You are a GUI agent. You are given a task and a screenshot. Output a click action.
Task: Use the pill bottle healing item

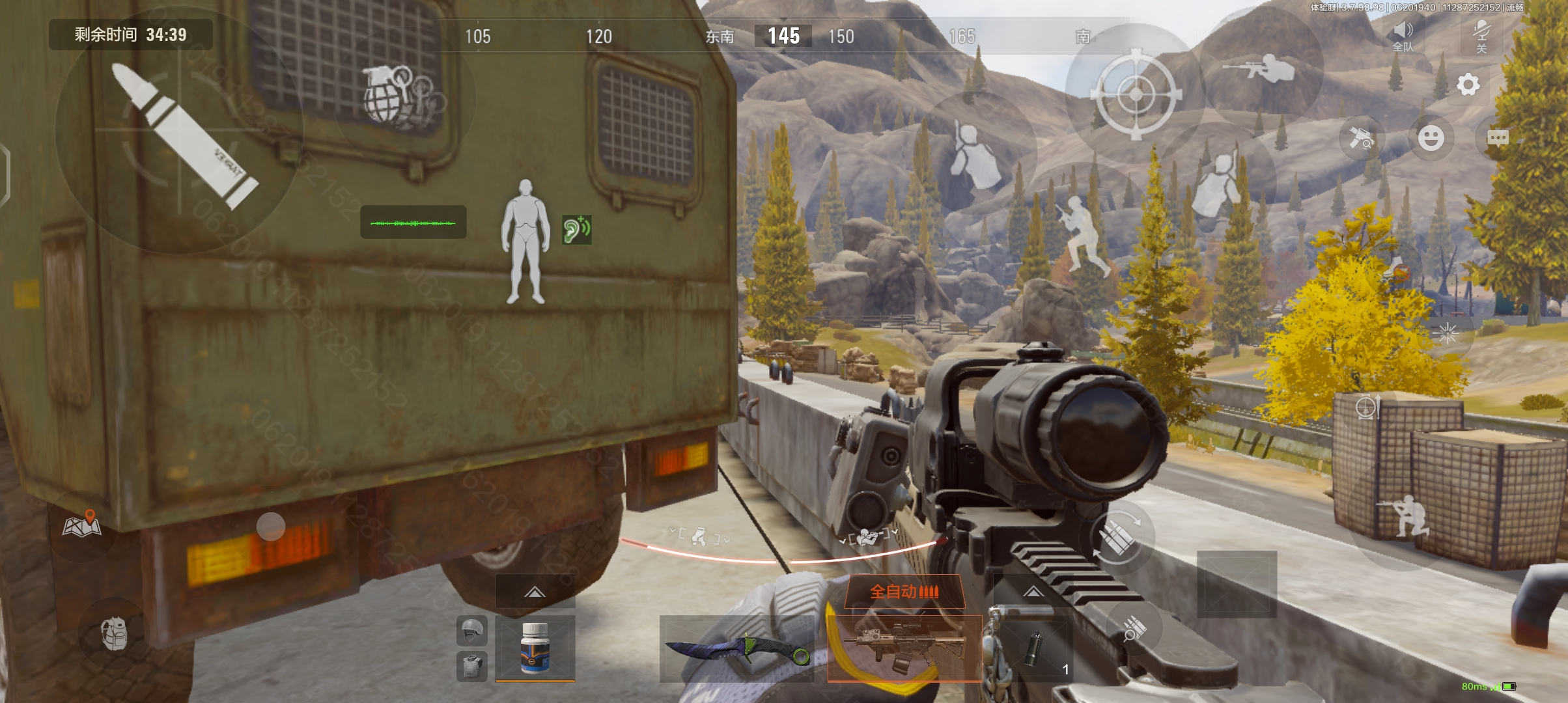pos(535,648)
